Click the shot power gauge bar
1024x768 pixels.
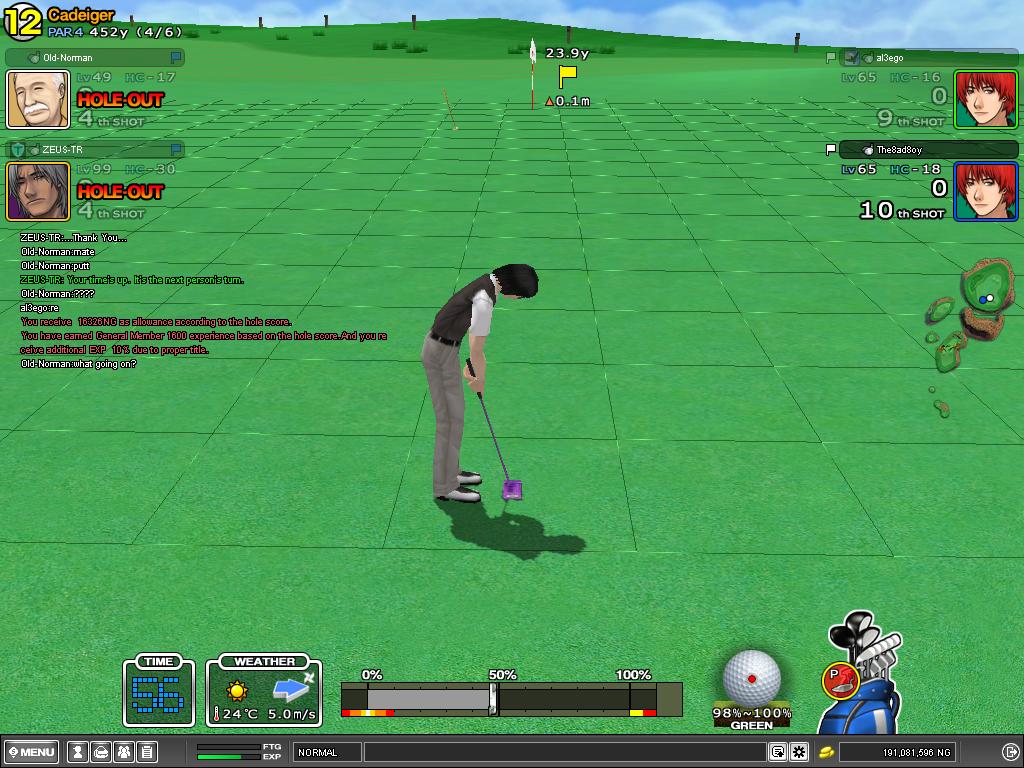511,698
